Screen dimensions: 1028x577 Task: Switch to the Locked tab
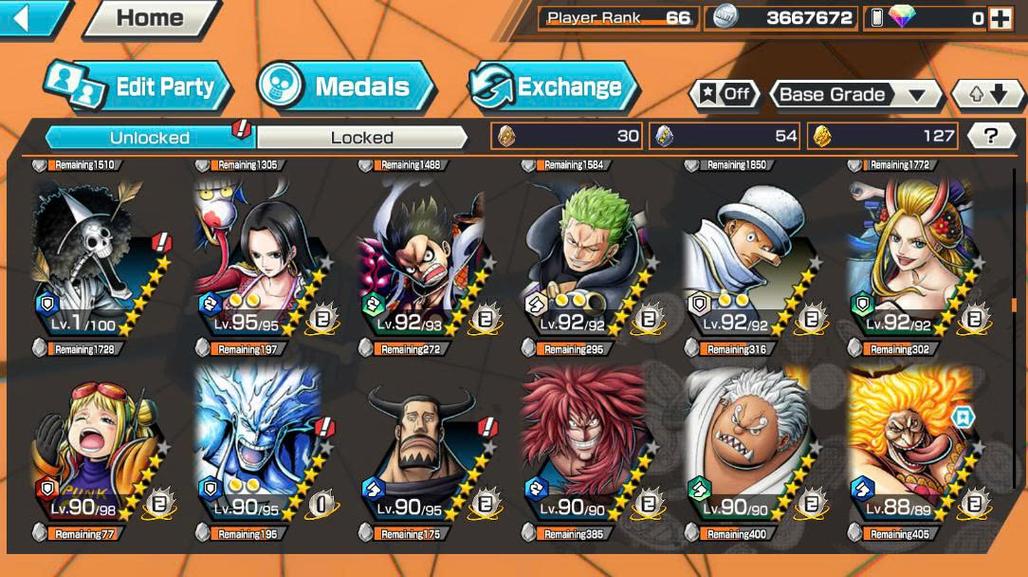pyautogui.click(x=361, y=137)
